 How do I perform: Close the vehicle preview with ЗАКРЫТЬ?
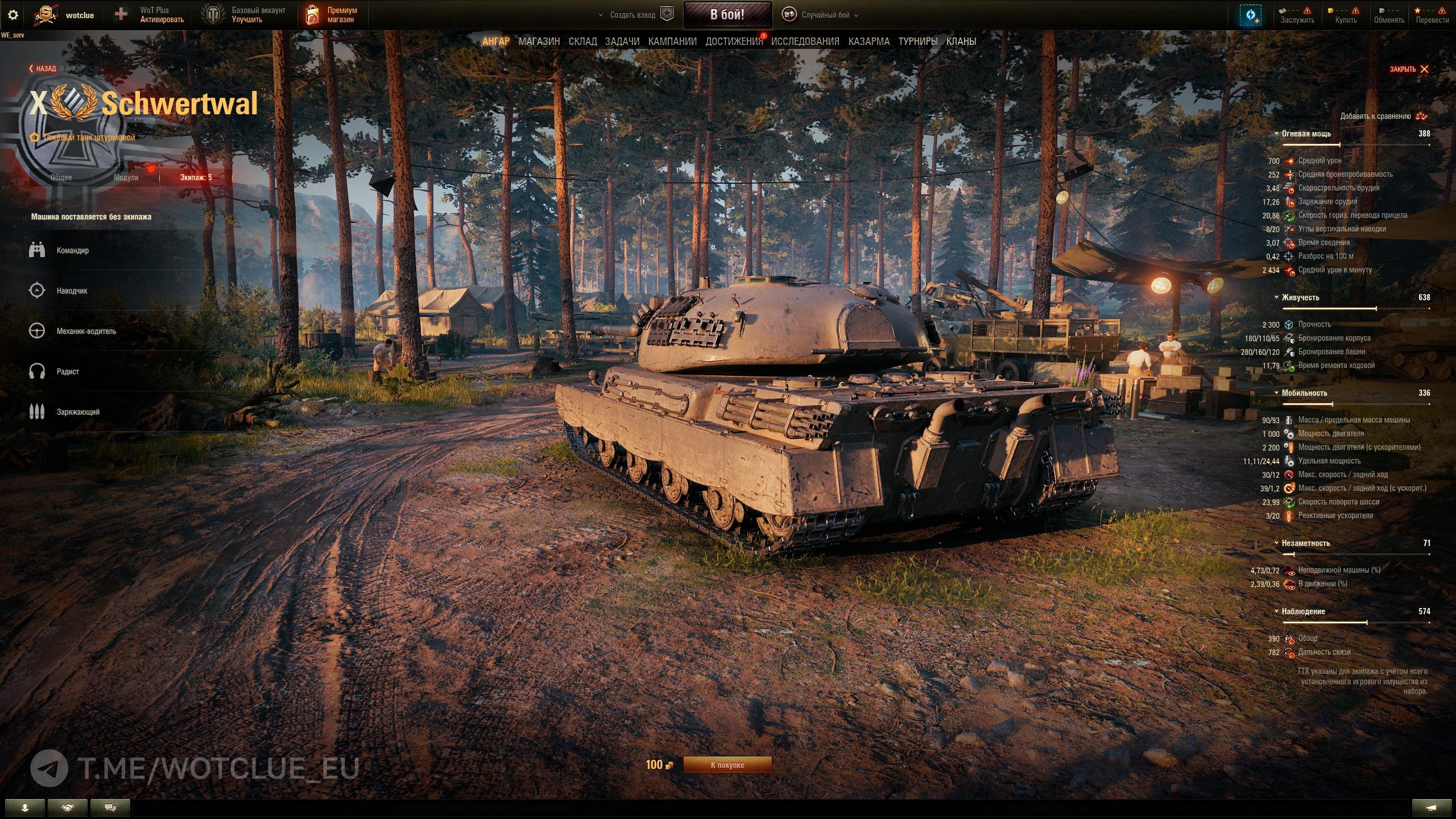1409,69
